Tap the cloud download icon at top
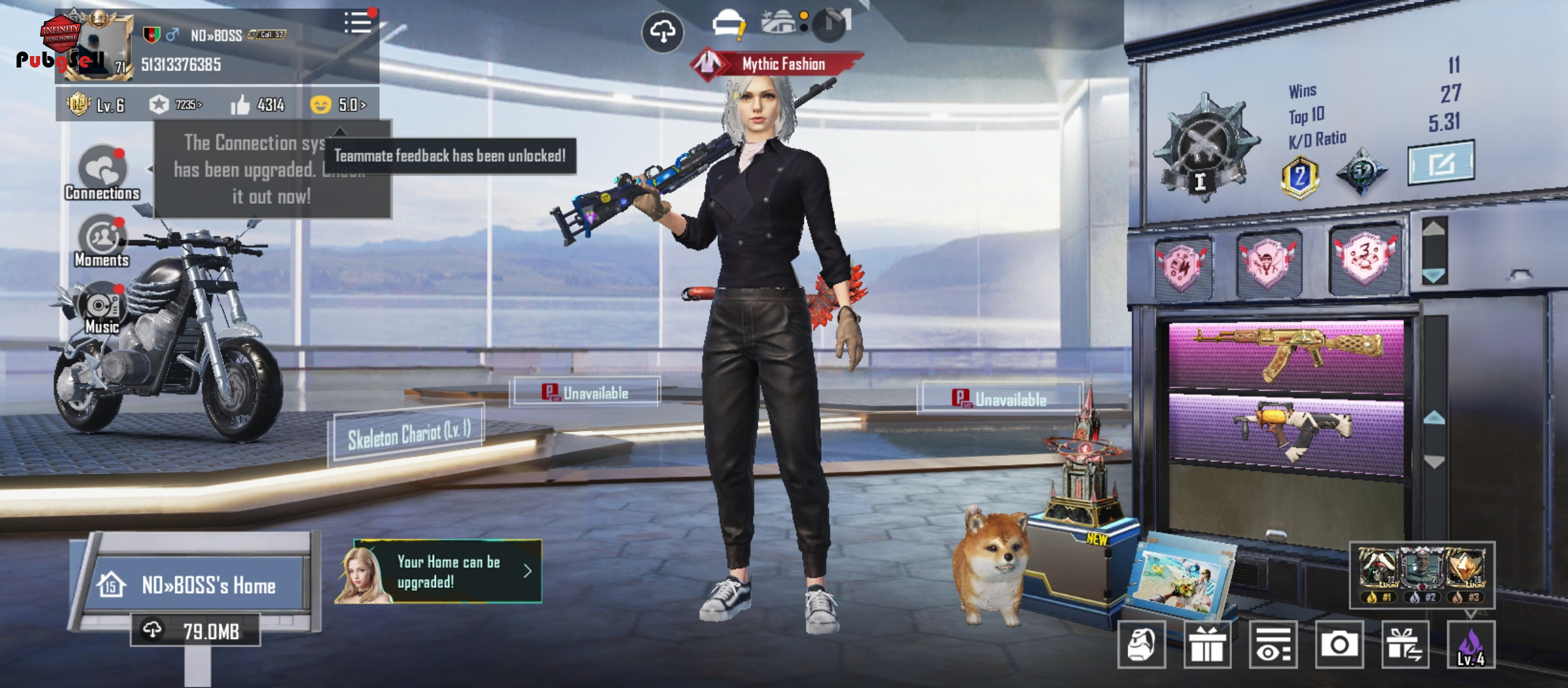This screenshot has width=1568, height=688. [663, 31]
